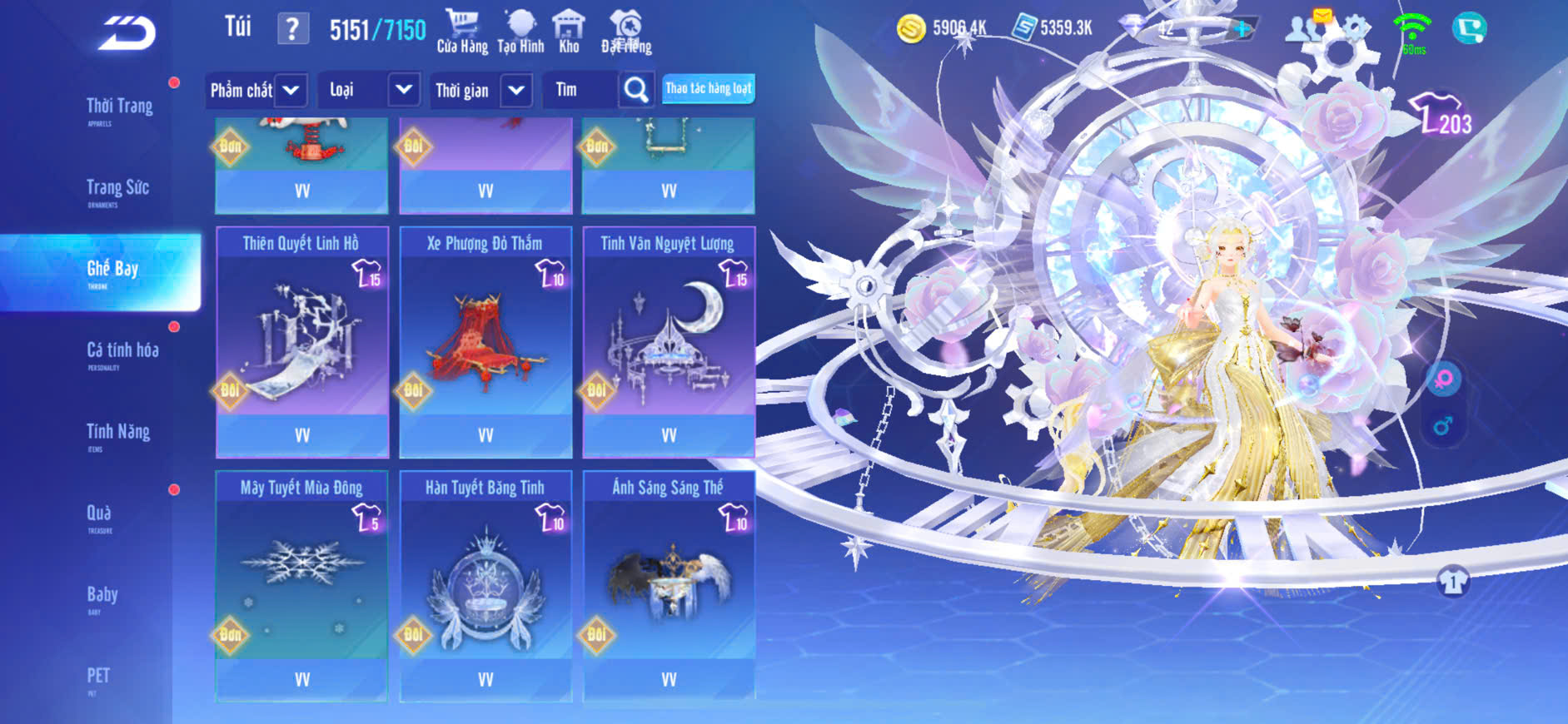Select the Xe Phượng Đỏ Thắm item
The width and height of the screenshot is (1568, 724).
(x=485, y=341)
